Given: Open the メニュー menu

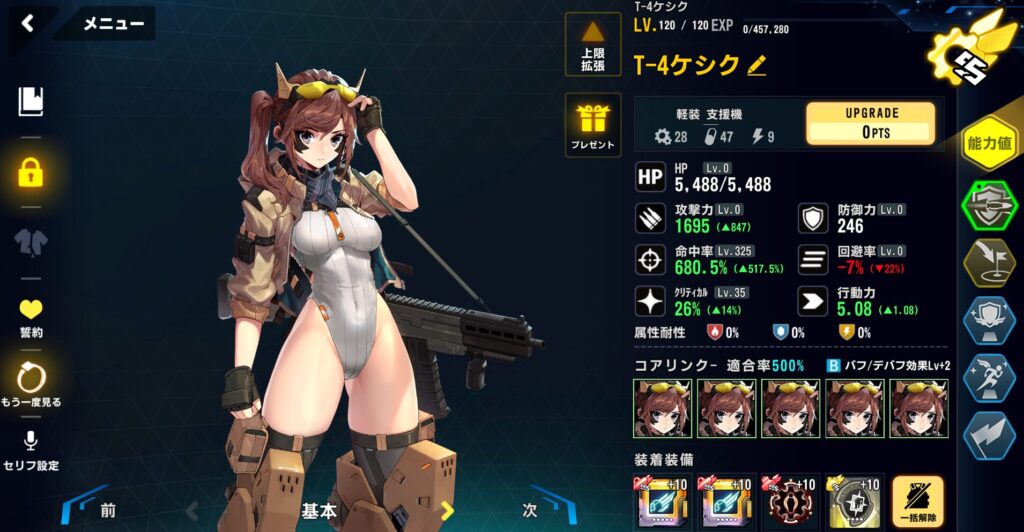Looking at the screenshot, I should 112,24.
